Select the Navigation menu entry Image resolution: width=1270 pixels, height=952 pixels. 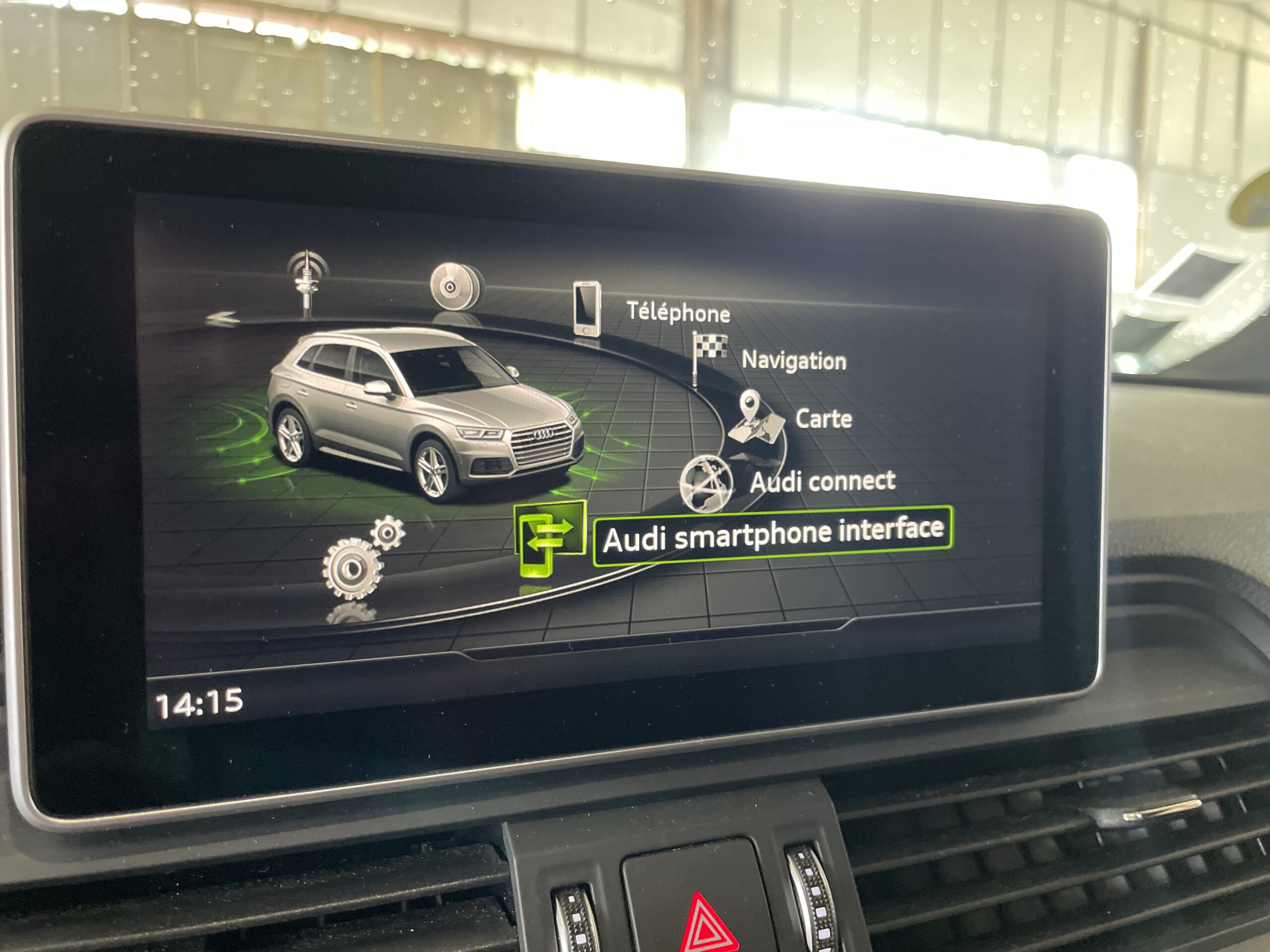(793, 360)
